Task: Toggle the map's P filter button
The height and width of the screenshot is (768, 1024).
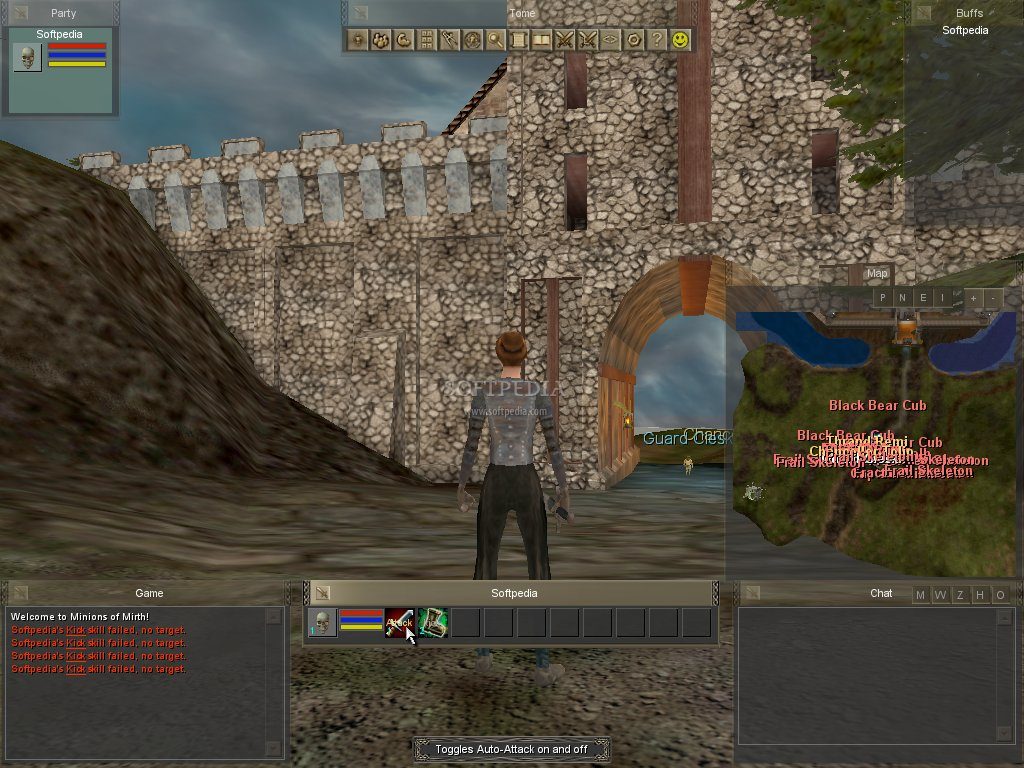Action: 883,298
